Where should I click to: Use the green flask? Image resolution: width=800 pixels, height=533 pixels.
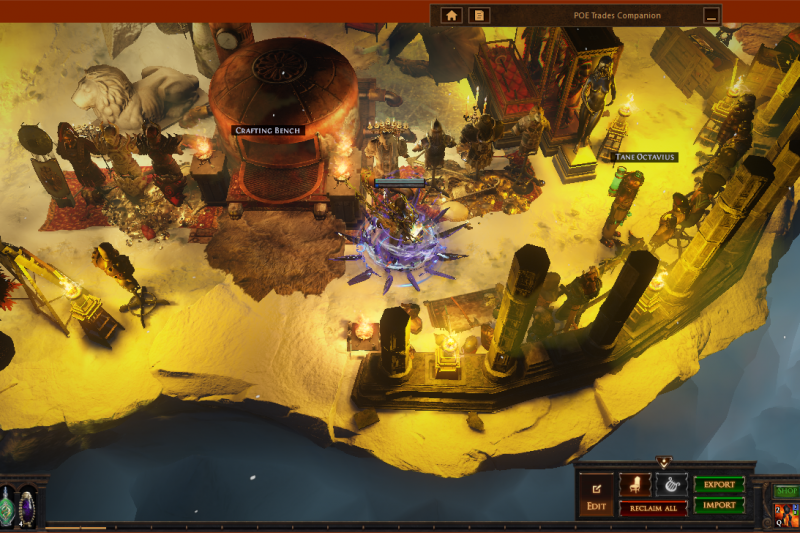pos(8,505)
